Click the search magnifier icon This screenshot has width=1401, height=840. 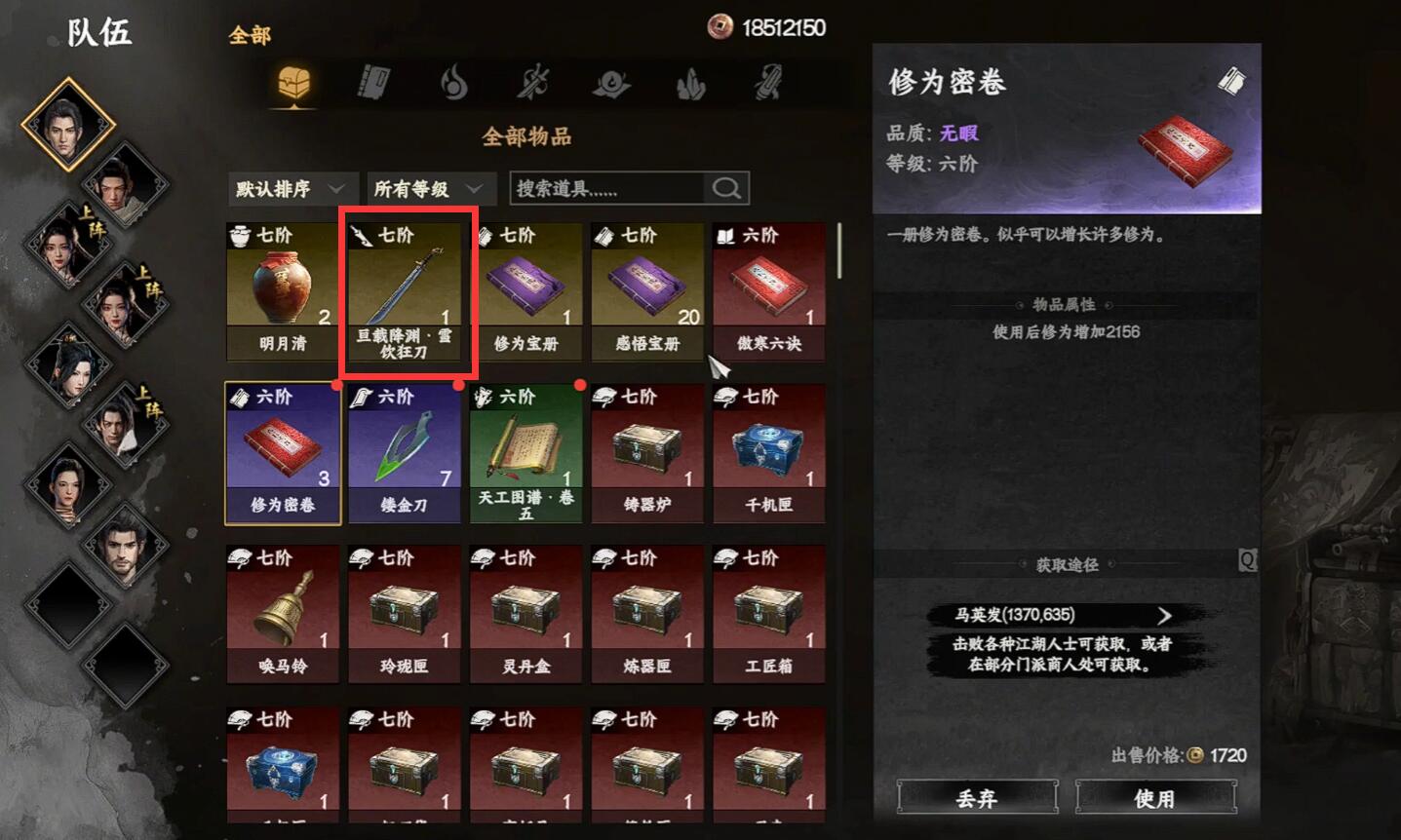click(x=725, y=188)
